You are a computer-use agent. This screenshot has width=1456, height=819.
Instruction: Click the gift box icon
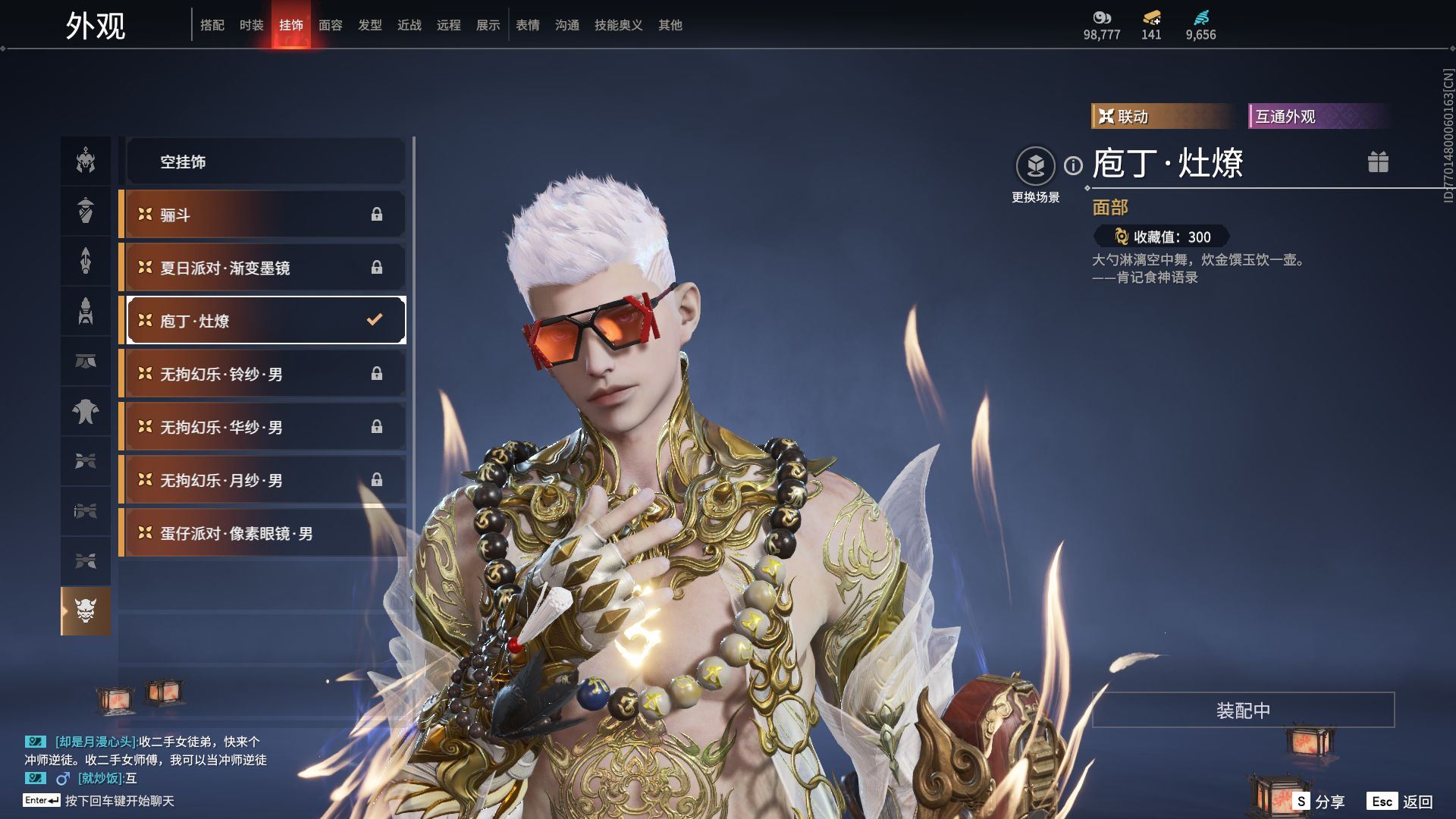[1378, 162]
